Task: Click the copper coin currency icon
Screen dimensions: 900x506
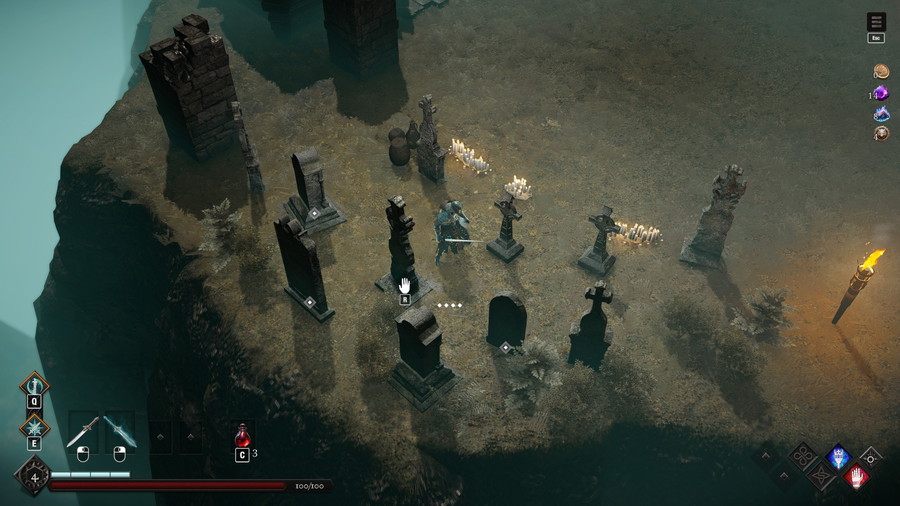Action: coord(881,72)
